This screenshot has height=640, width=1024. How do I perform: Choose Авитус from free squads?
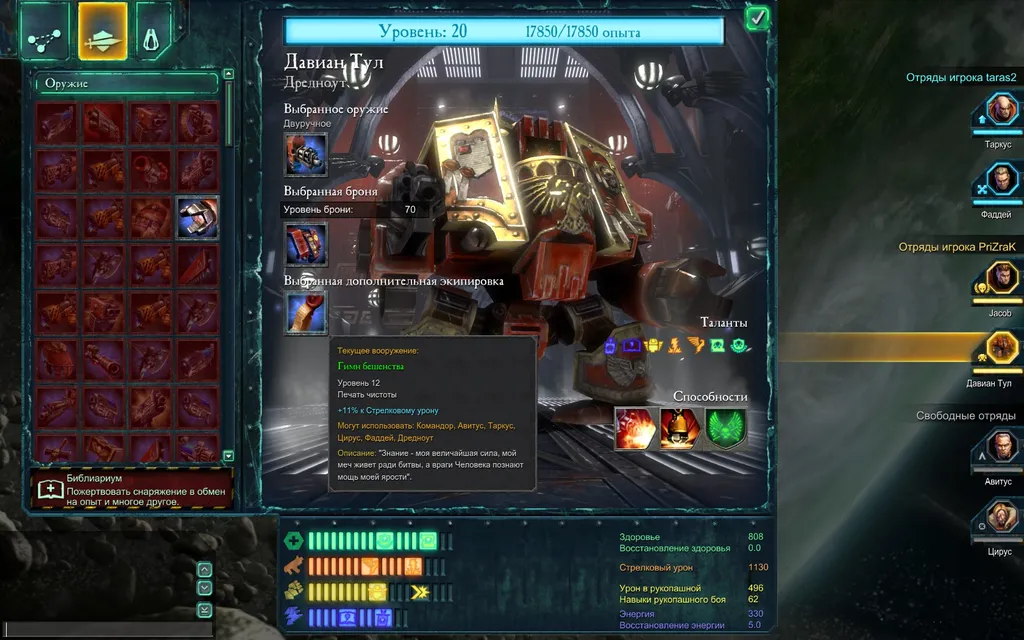(998, 447)
